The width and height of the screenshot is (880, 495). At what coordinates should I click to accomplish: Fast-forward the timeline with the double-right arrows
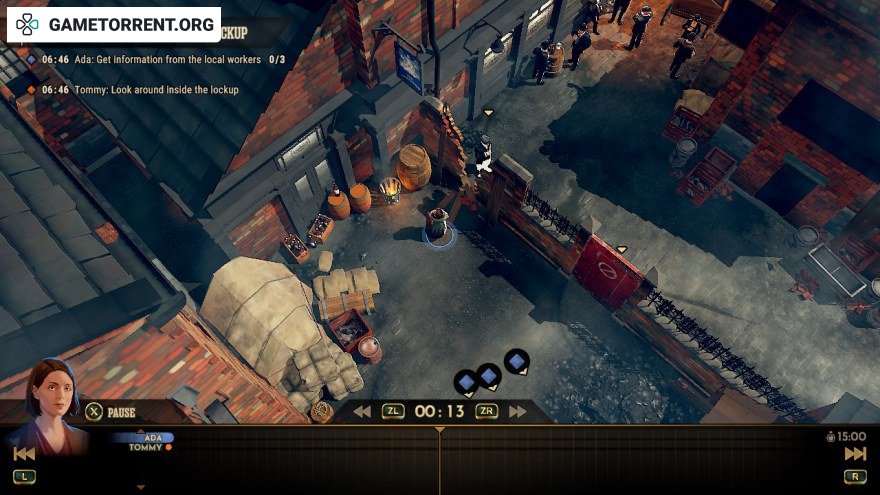click(x=517, y=411)
